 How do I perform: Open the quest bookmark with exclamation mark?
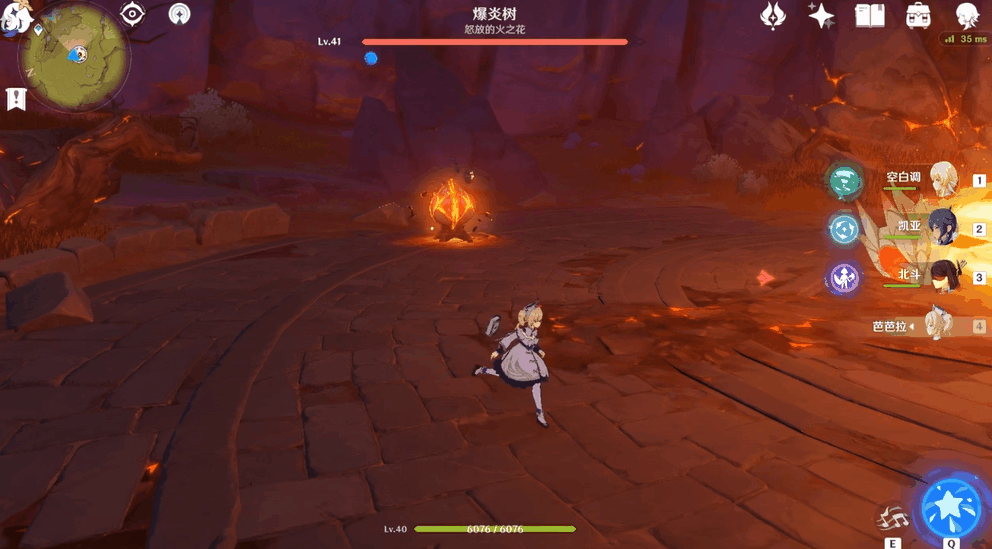pyautogui.click(x=15, y=98)
